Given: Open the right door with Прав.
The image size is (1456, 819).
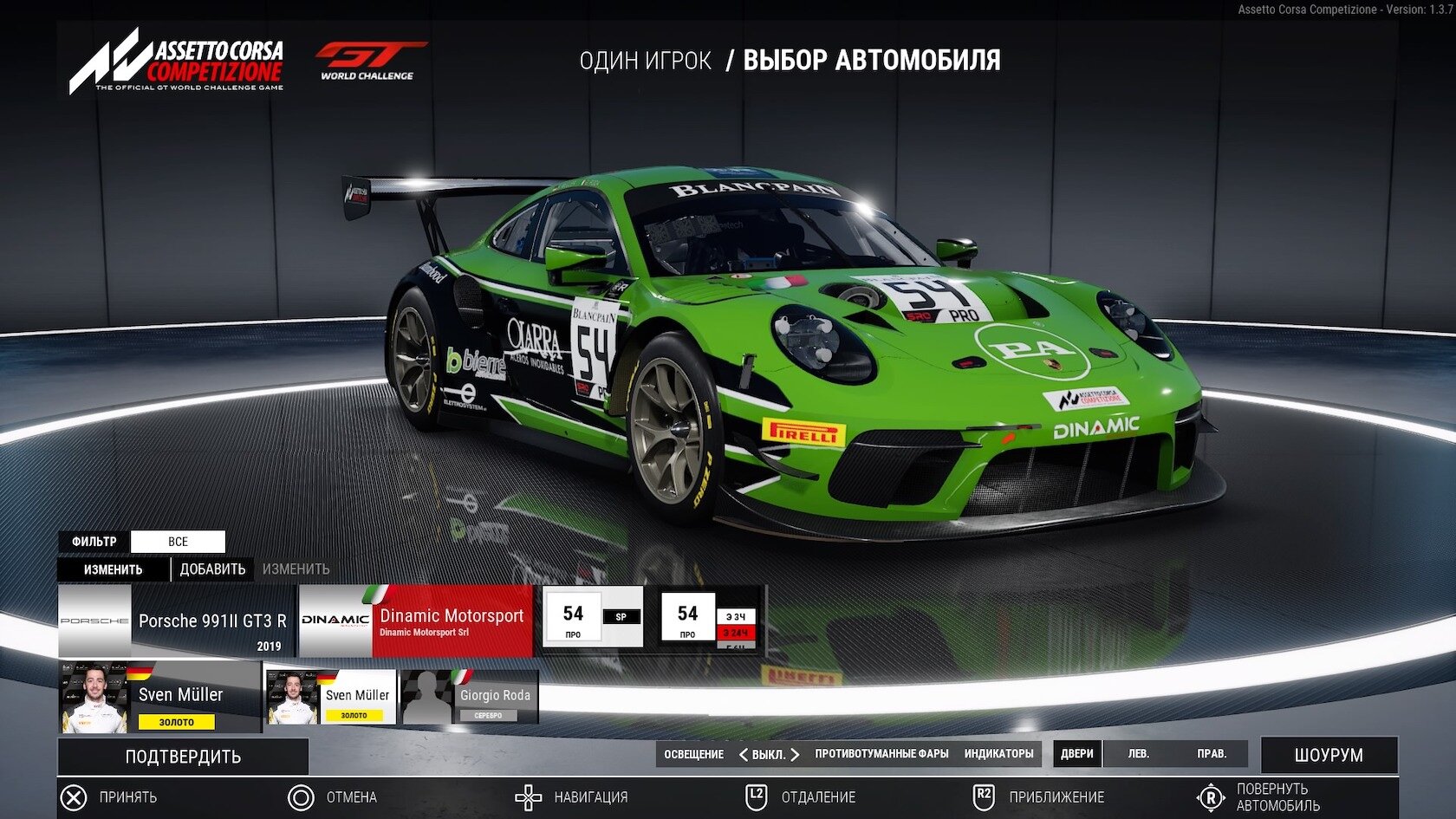Looking at the screenshot, I should (1212, 754).
